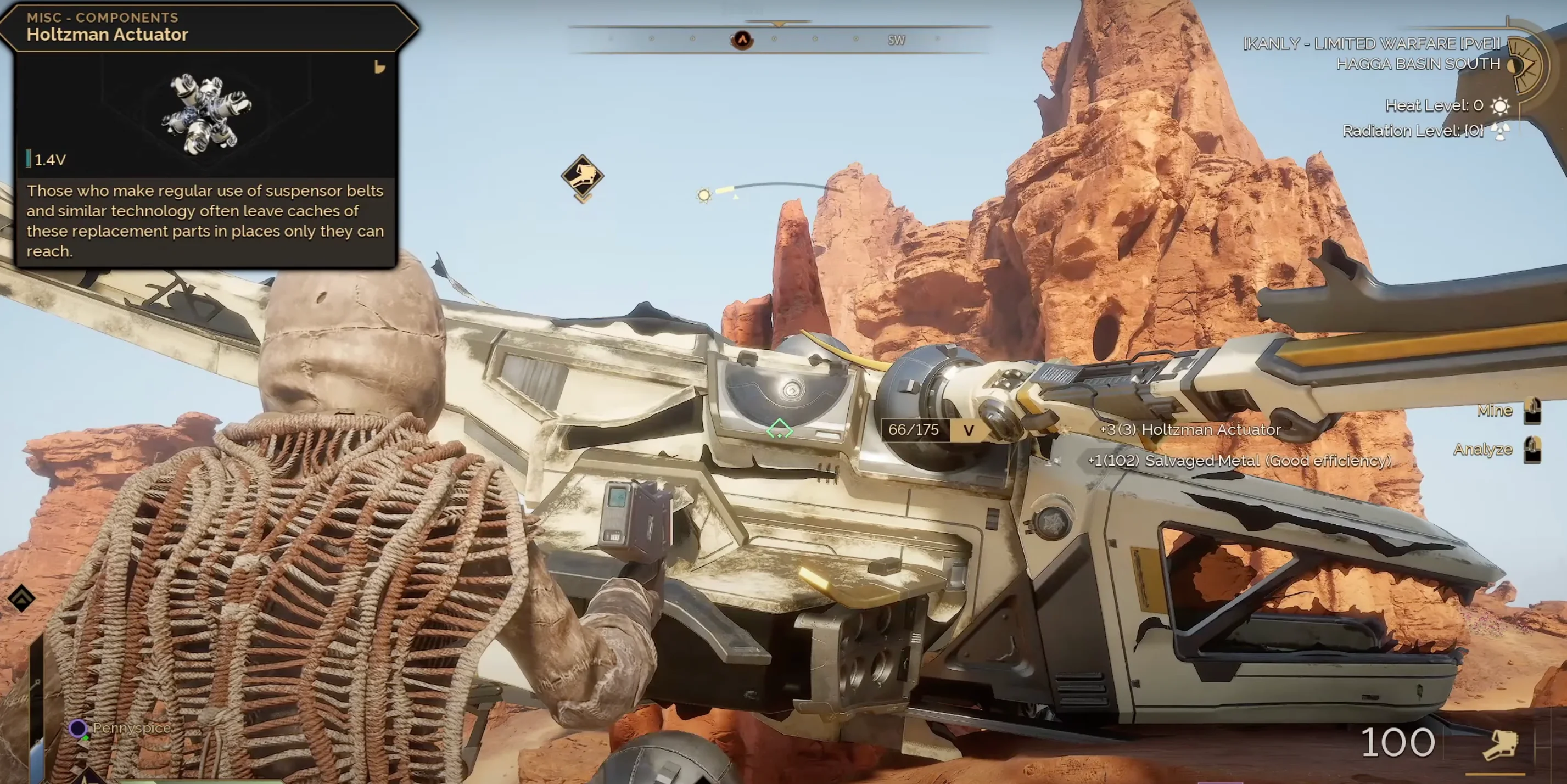Viewport: 1567px width, 784px height.
Task: Click the +3(3) Holtzman Actuator pickup text
Action: pos(1189,430)
